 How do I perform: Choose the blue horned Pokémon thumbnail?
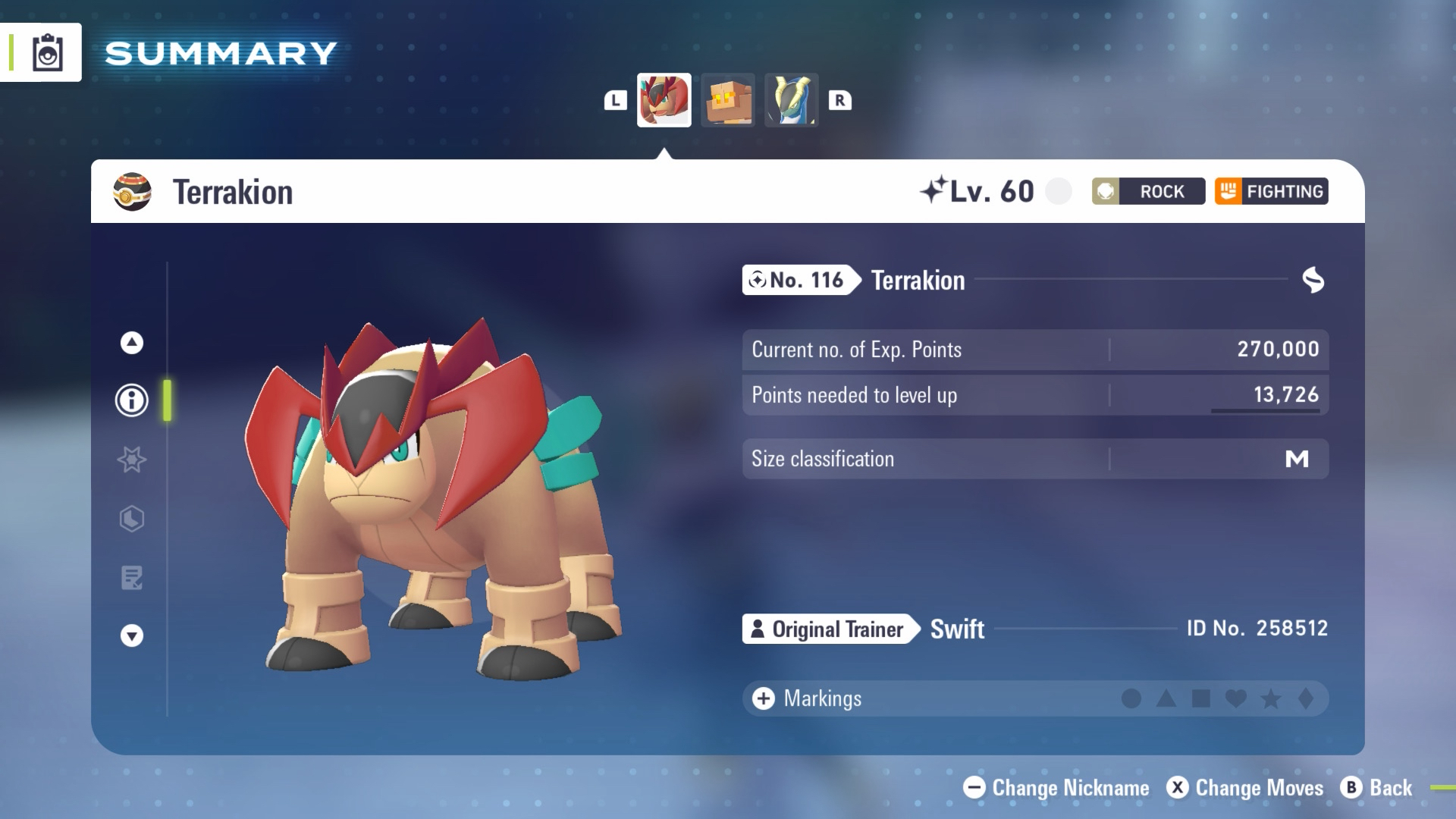click(791, 100)
